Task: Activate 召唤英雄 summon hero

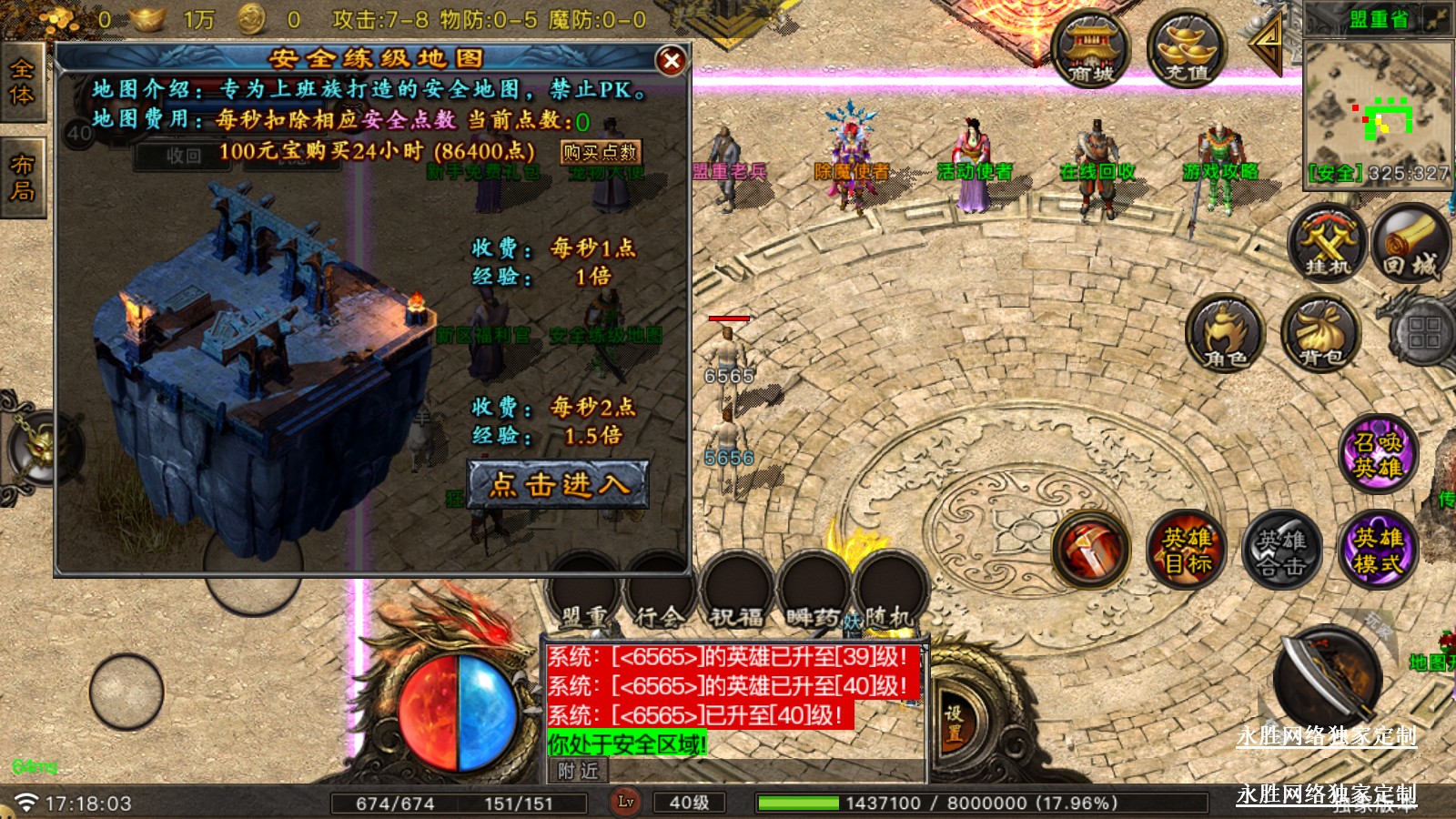Action: pyautogui.click(x=1378, y=454)
